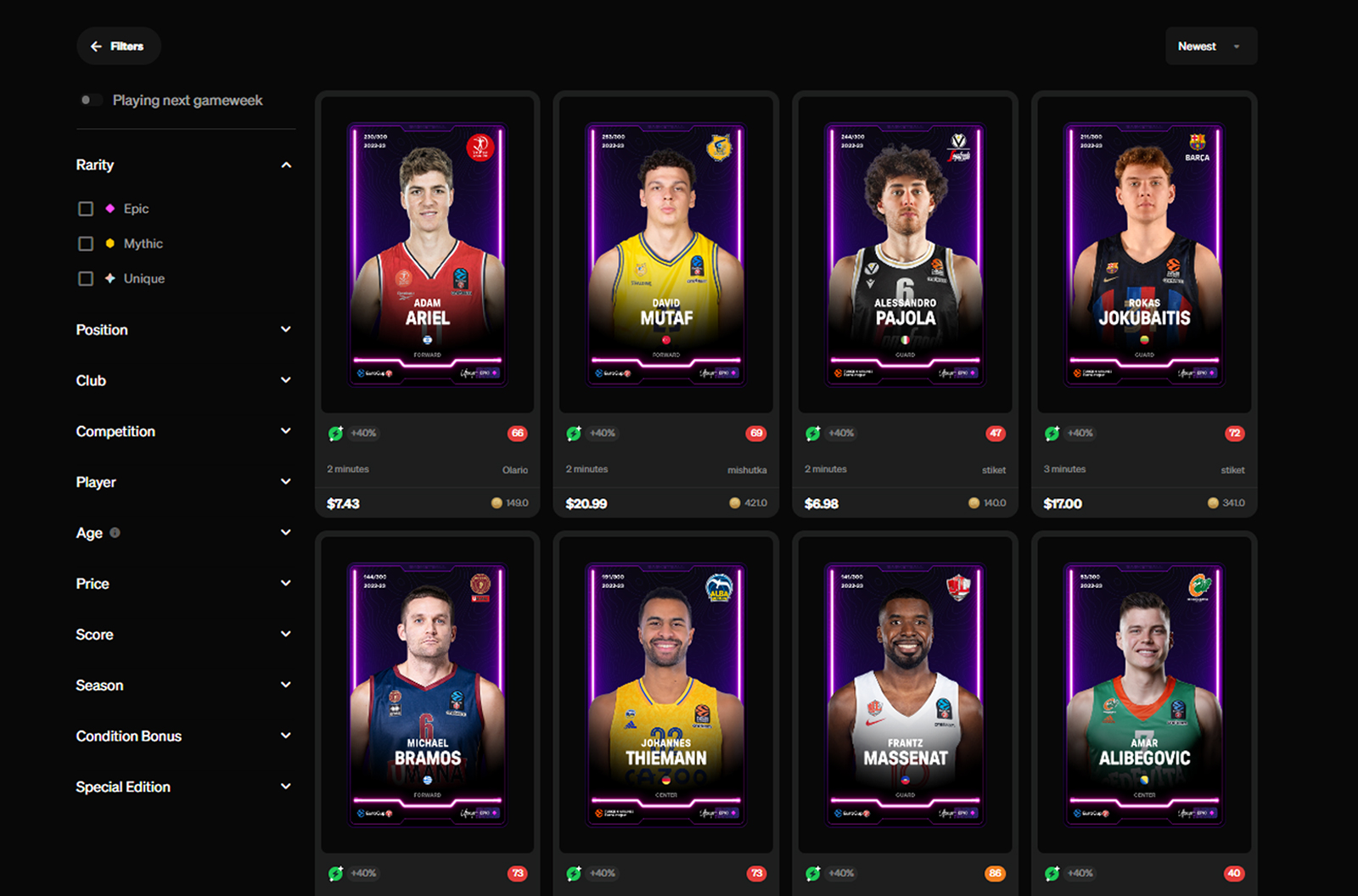This screenshot has height=896, width=1358.
Task: Show the Season filter options
Action: click(x=286, y=685)
